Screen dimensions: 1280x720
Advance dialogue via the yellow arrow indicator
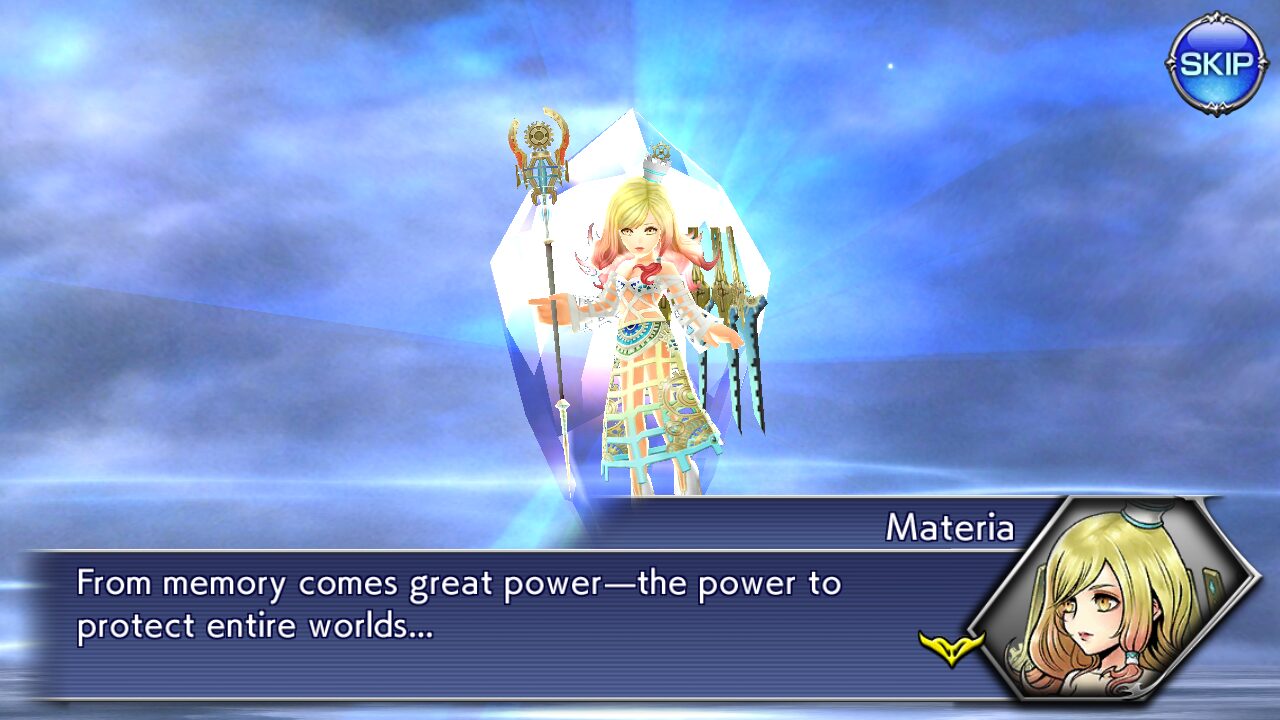click(x=951, y=648)
